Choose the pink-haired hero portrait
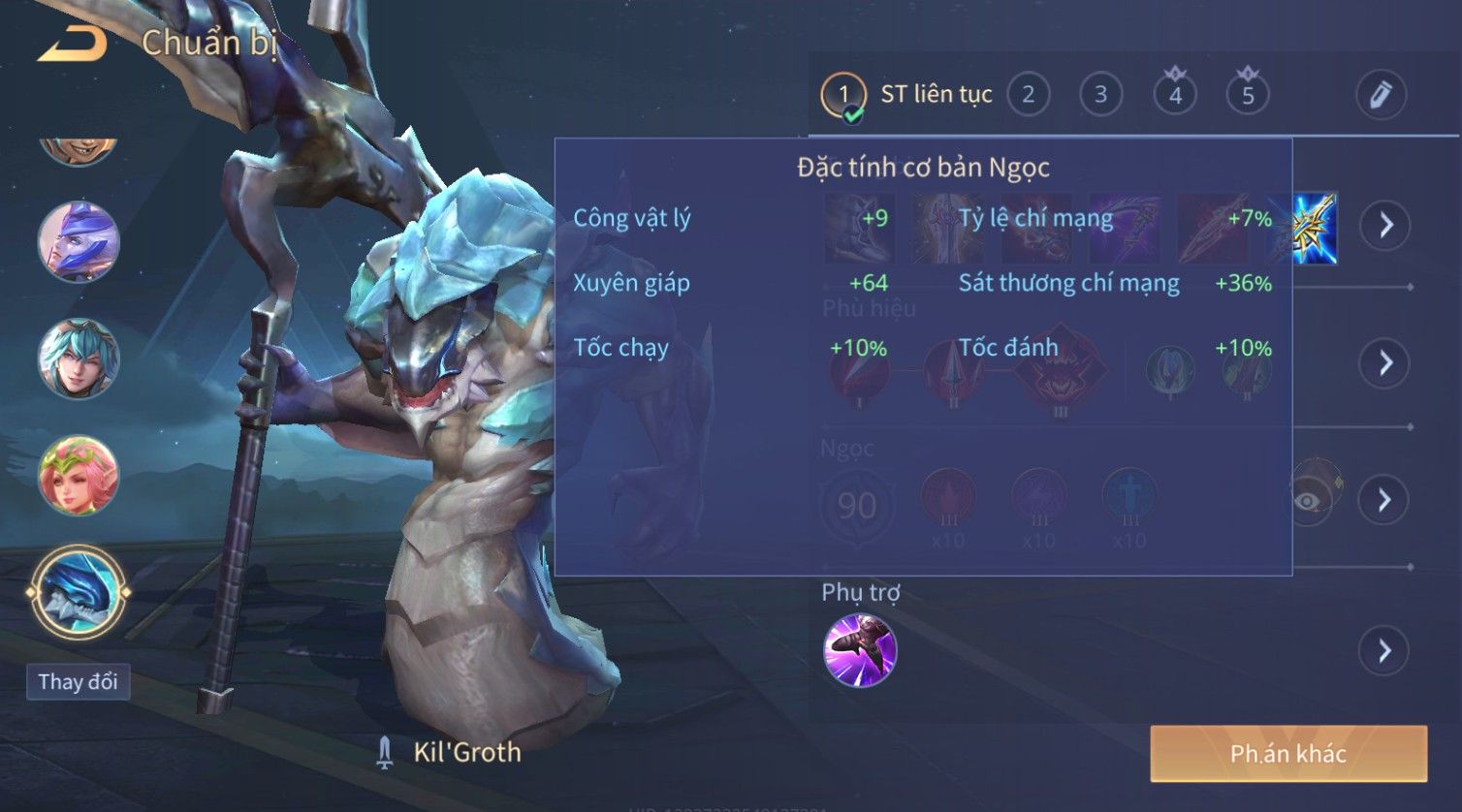1462x812 pixels. point(79,476)
